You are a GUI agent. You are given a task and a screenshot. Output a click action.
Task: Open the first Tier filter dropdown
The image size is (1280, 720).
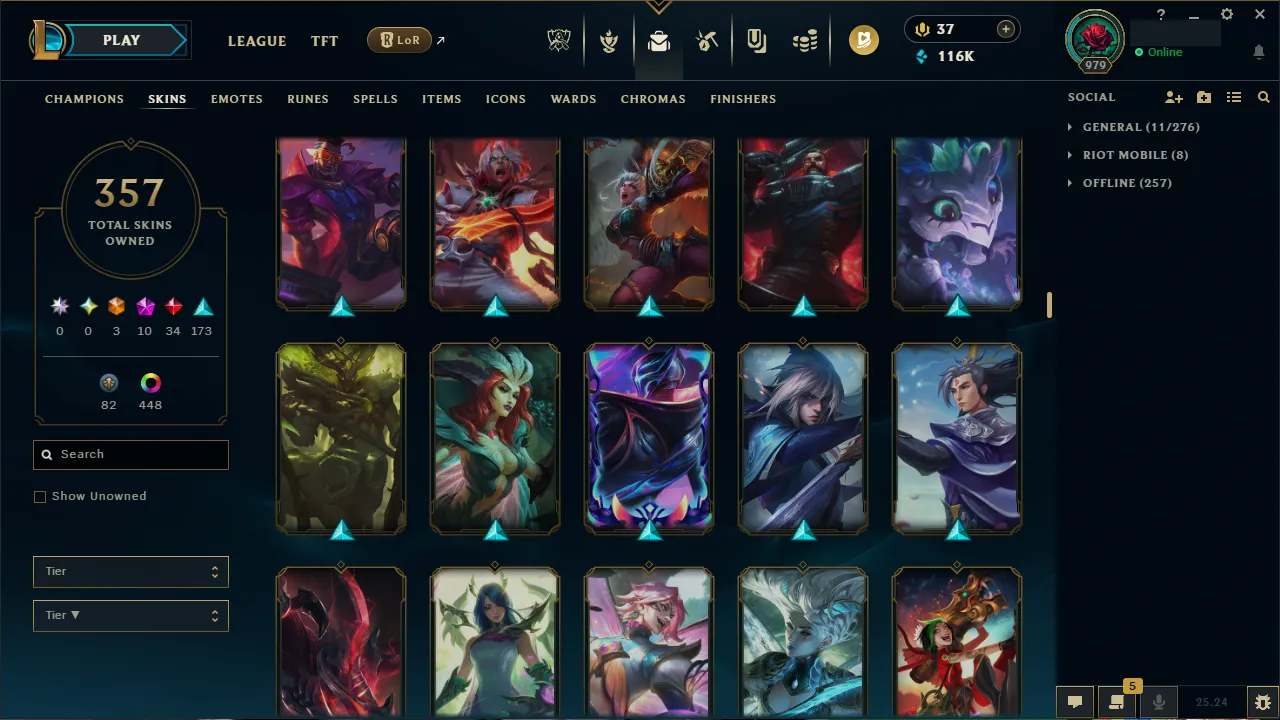pos(130,571)
